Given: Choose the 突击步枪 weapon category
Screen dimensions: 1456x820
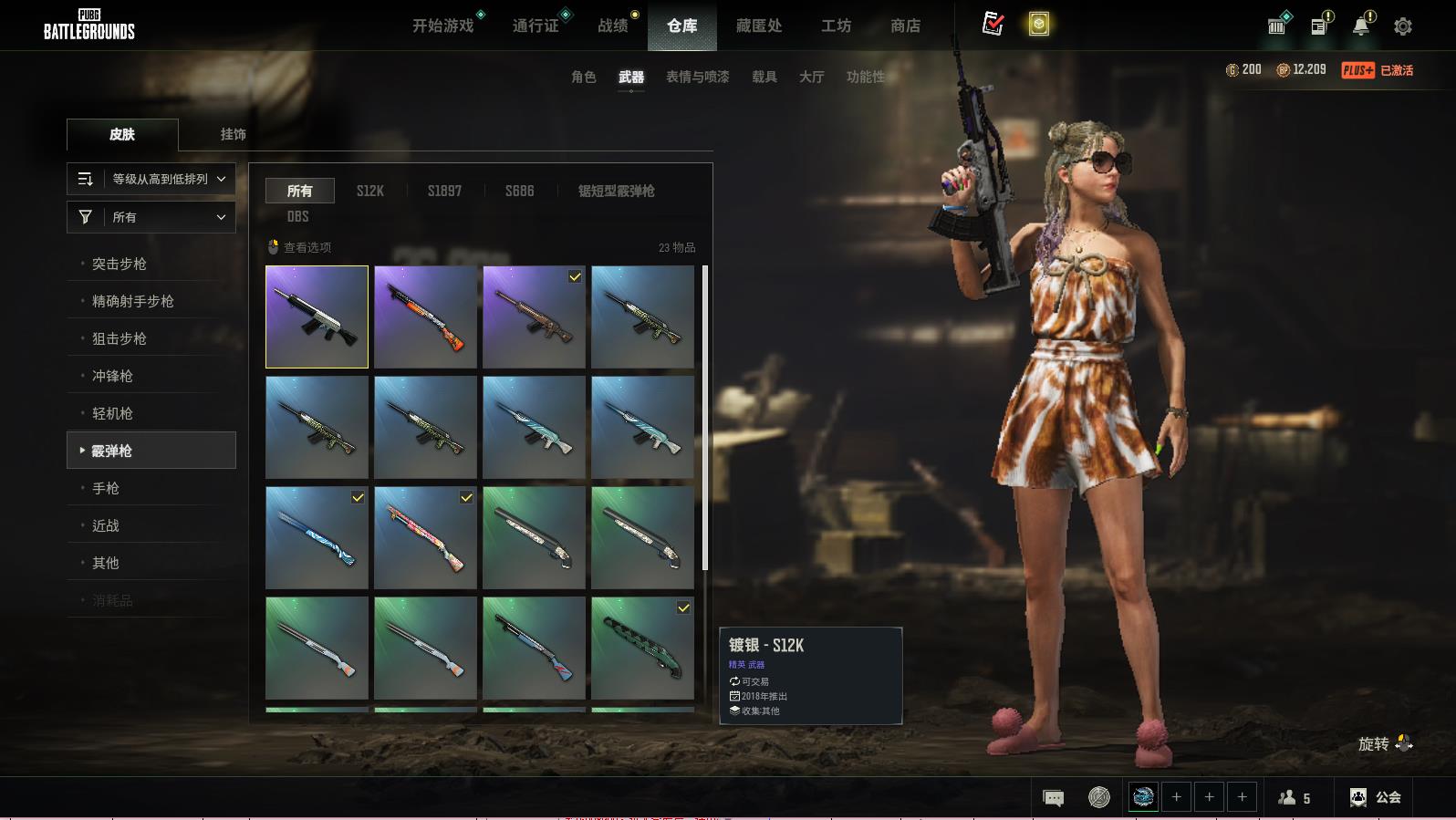Looking at the screenshot, I should click(x=120, y=264).
